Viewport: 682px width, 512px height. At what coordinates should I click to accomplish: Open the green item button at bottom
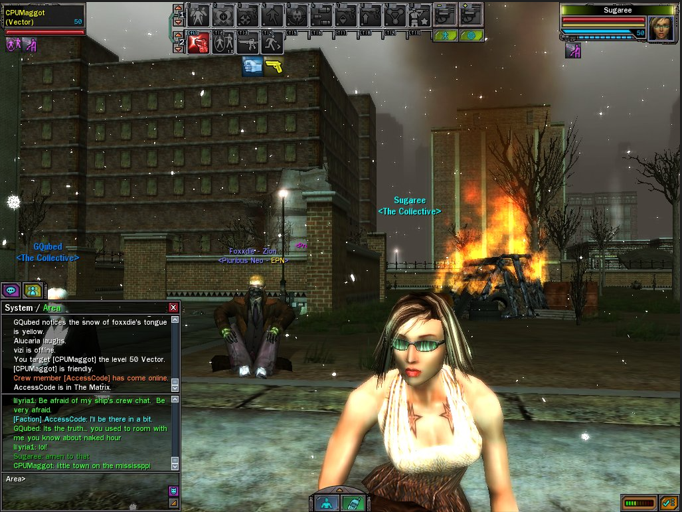(x=353, y=503)
